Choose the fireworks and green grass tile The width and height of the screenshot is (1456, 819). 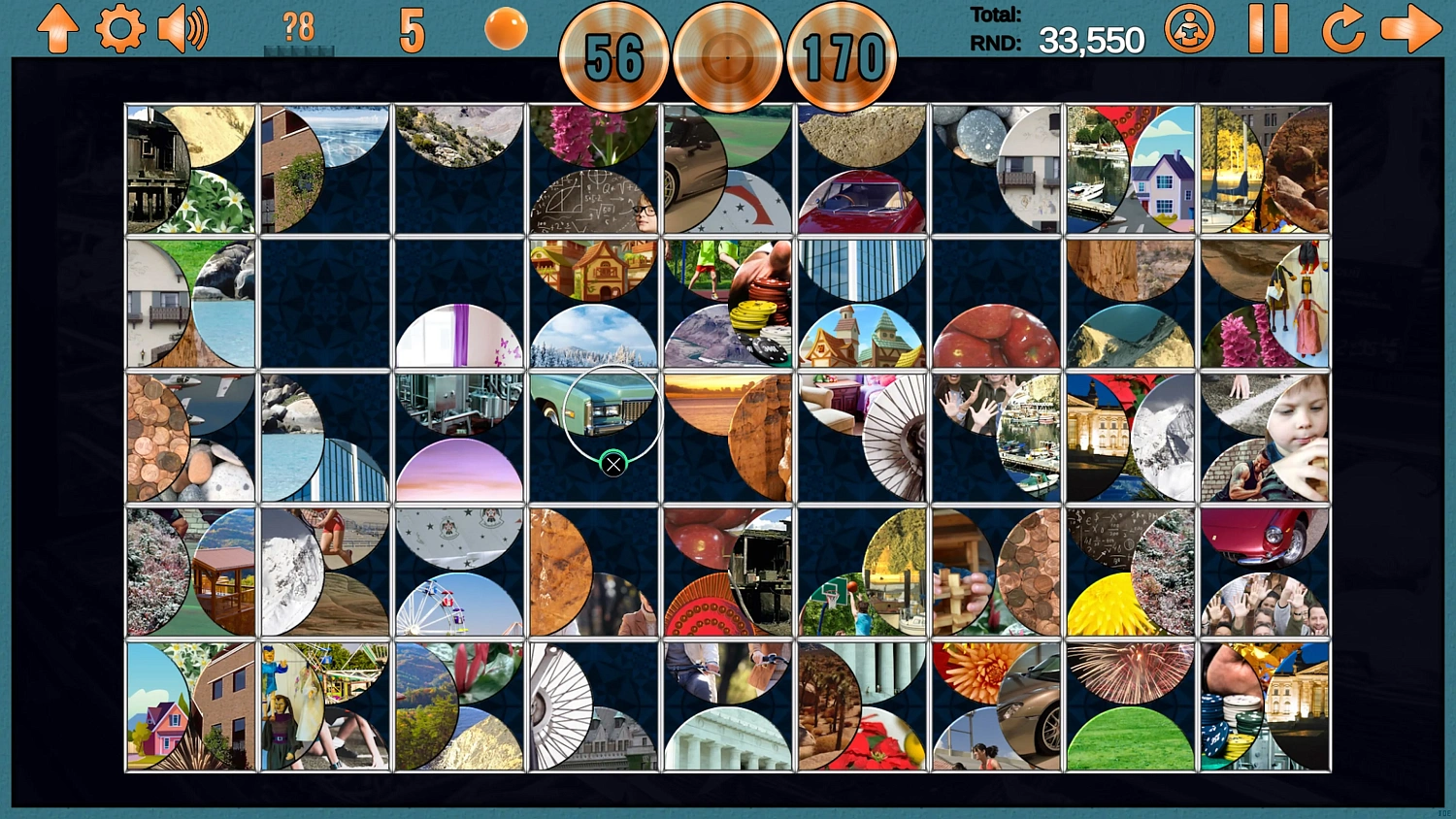pos(1130,706)
